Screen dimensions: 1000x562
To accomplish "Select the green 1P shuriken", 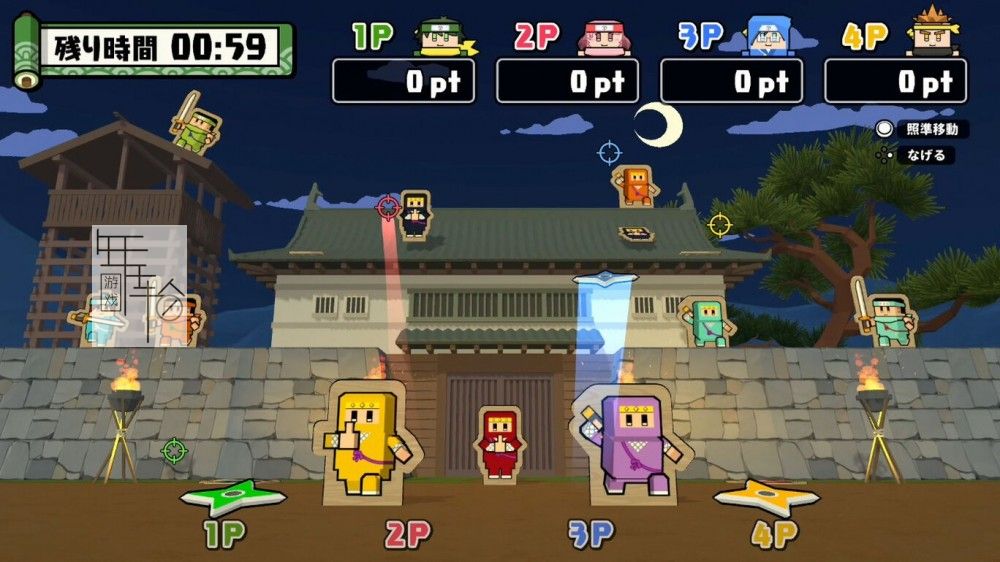I will [x=233, y=497].
